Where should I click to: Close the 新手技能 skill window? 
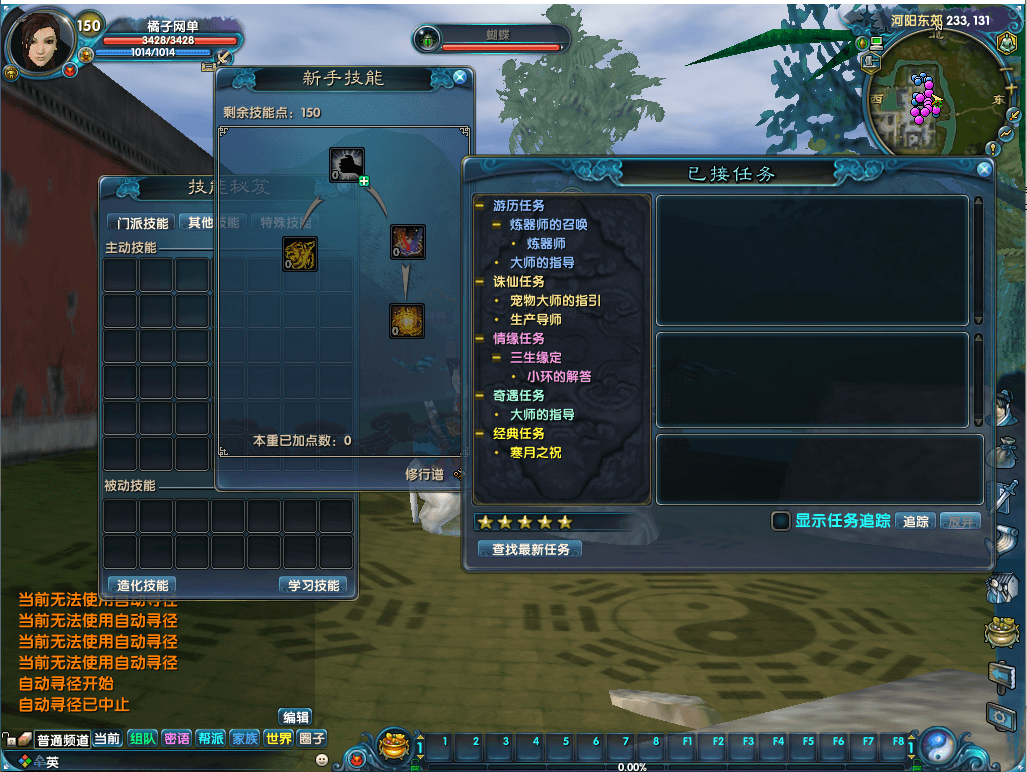[459, 77]
